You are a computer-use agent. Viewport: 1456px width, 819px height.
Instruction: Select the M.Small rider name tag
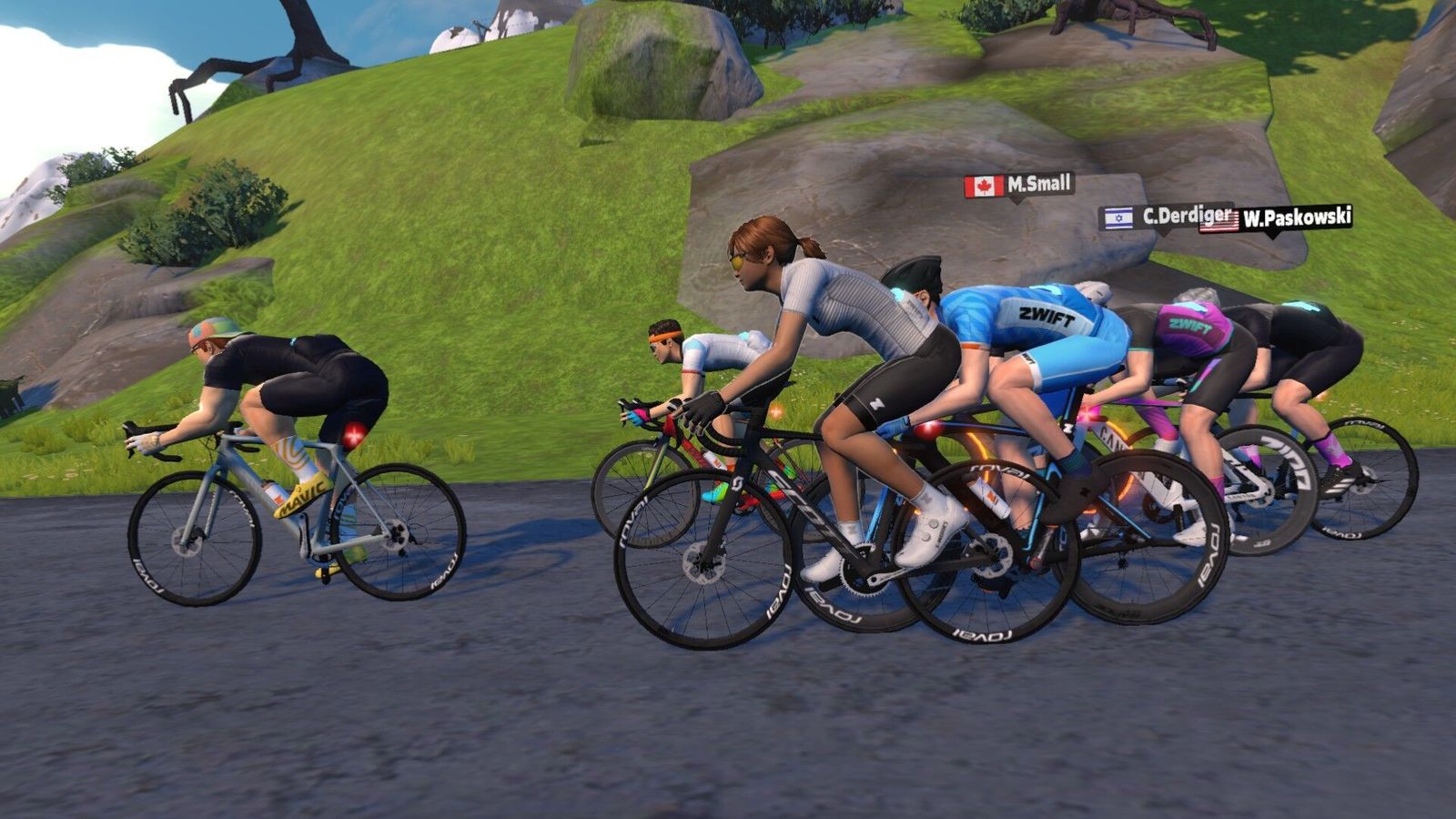(x=1019, y=186)
